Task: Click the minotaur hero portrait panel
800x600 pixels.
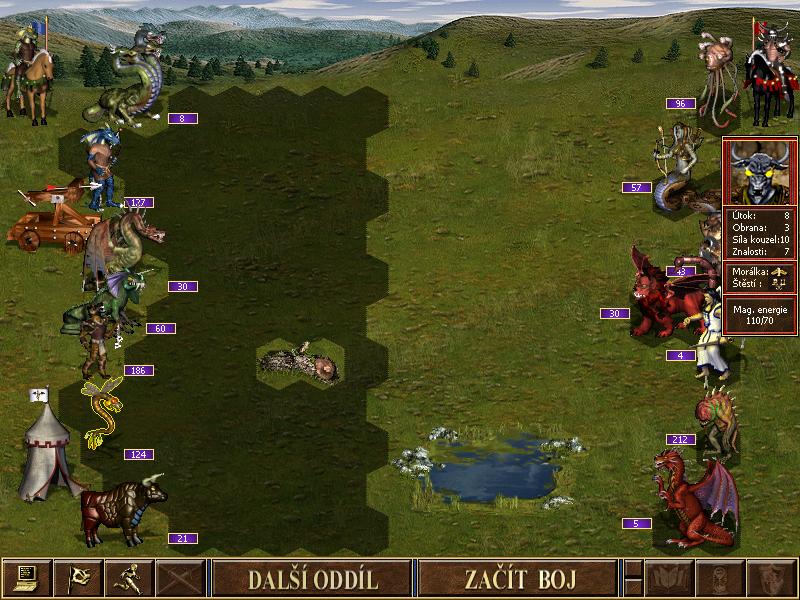Action: point(760,172)
